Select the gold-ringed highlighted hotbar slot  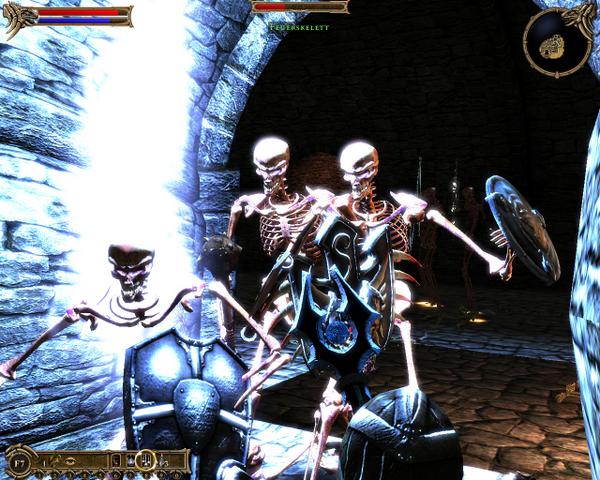[146, 460]
